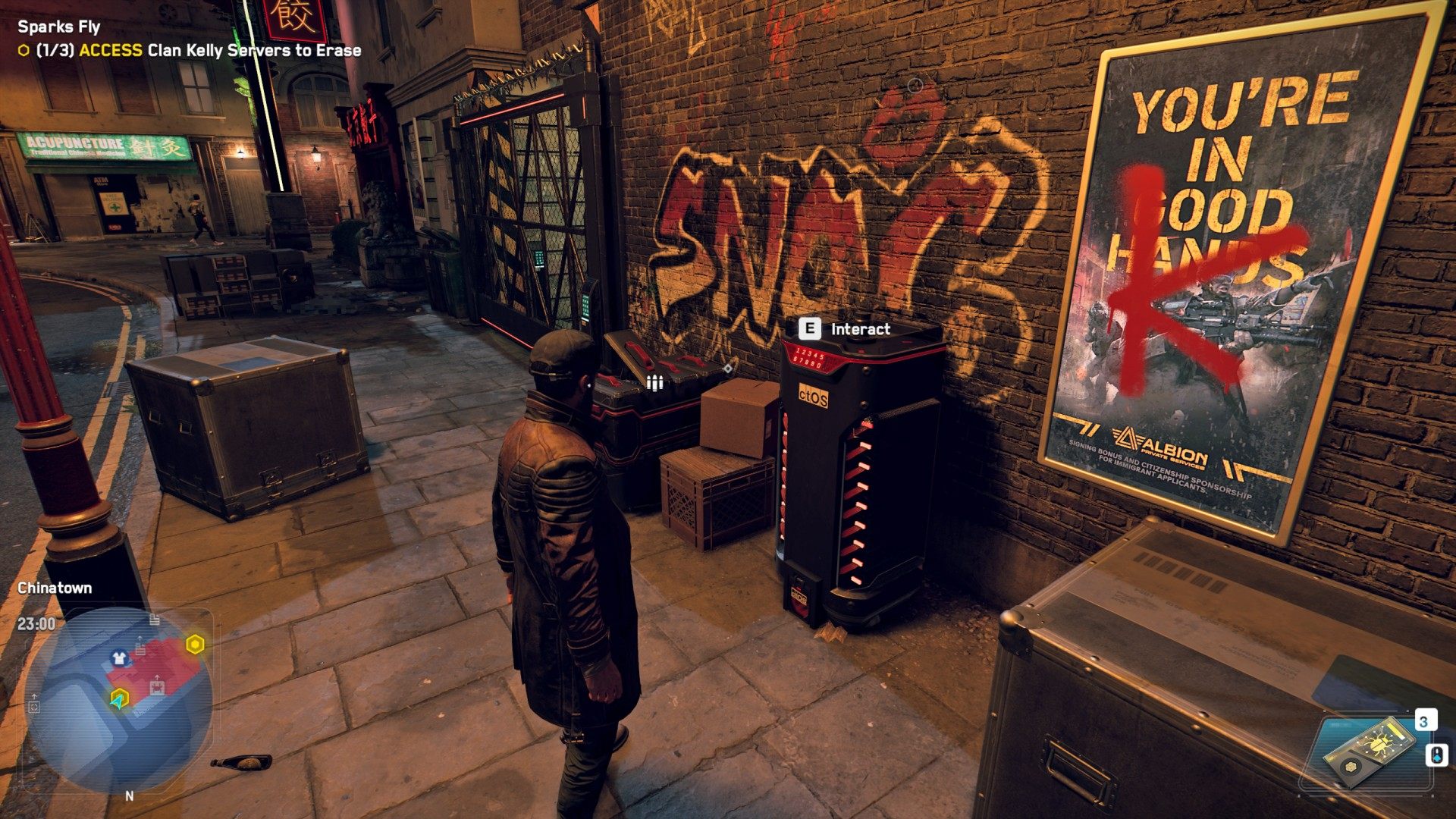Select the player arrow on the minimap
The image size is (1456, 819).
point(119,699)
